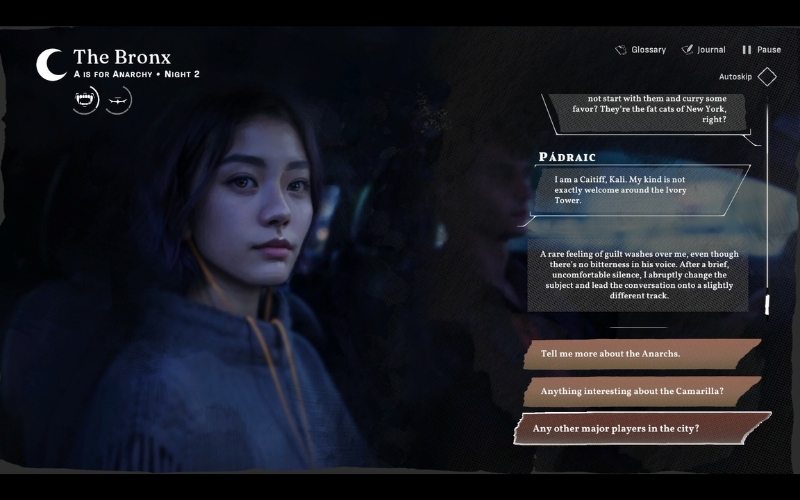Click the fangs hunger meter icon
Screen dimensions: 800x500
[86, 99]
